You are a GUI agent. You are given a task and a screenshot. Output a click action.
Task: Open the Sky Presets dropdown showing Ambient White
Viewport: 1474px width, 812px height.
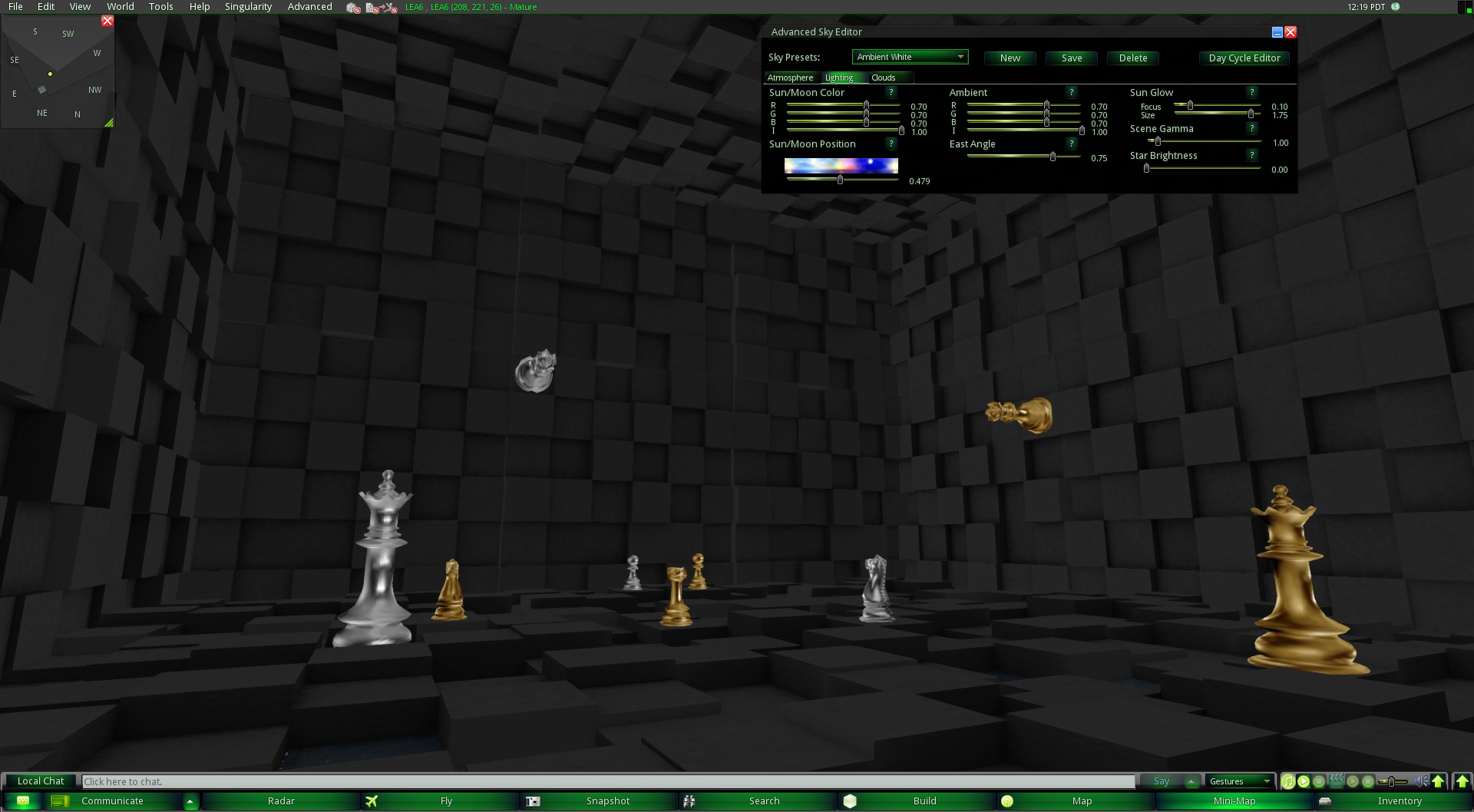(909, 56)
